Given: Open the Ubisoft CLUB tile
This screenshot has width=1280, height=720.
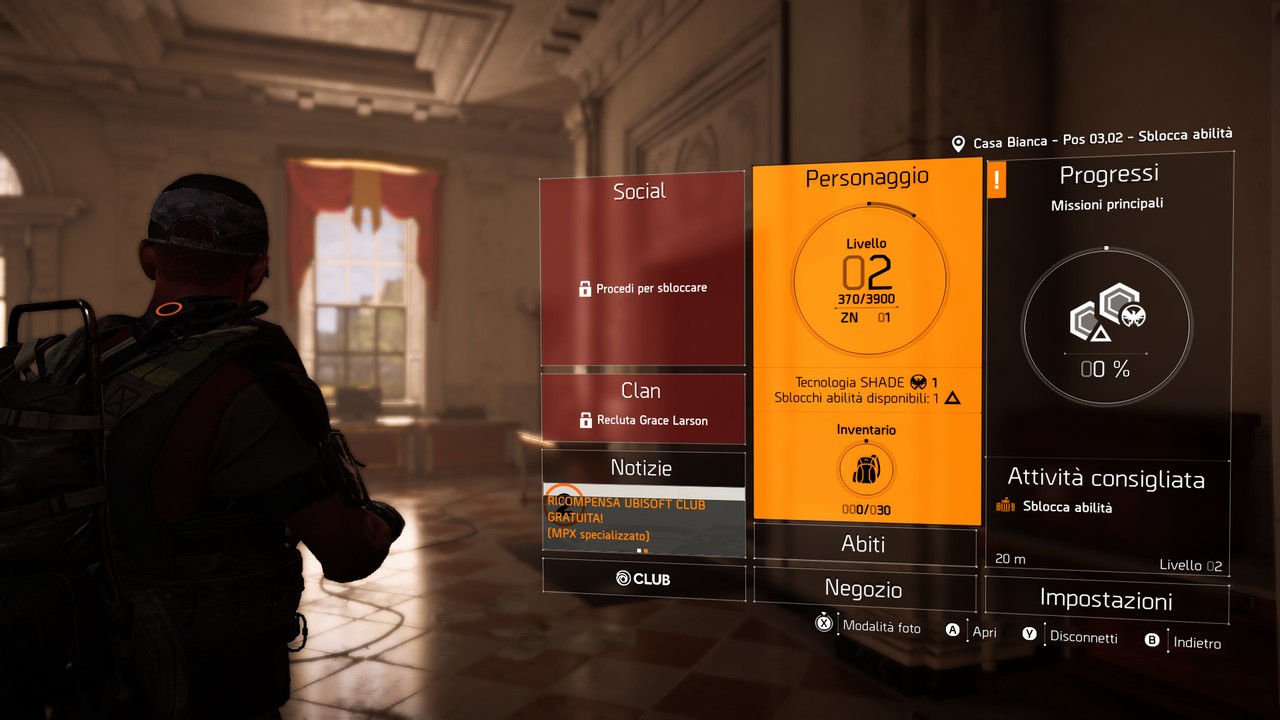Looking at the screenshot, I should (x=643, y=579).
